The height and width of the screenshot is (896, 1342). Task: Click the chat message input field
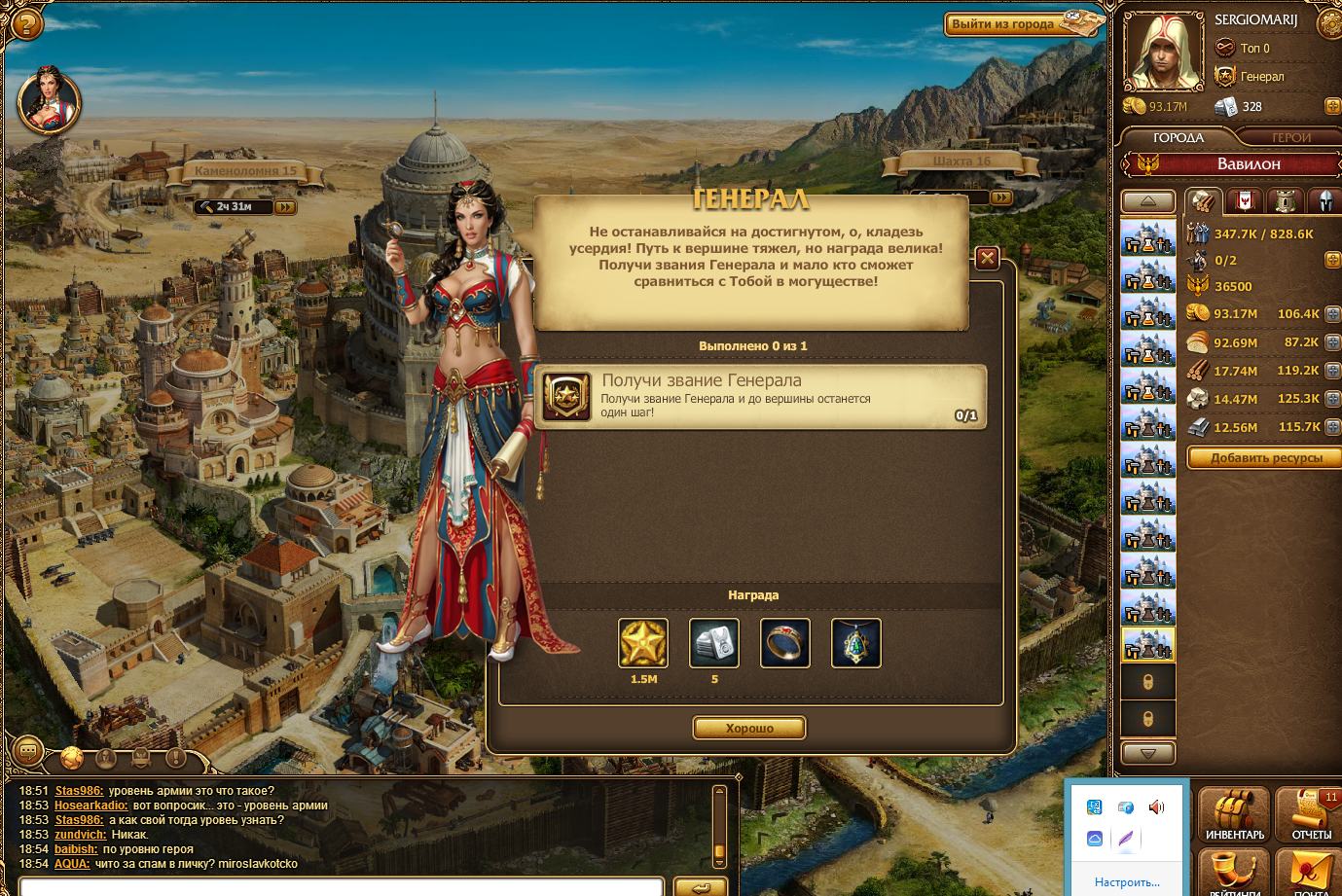[x=341, y=886]
